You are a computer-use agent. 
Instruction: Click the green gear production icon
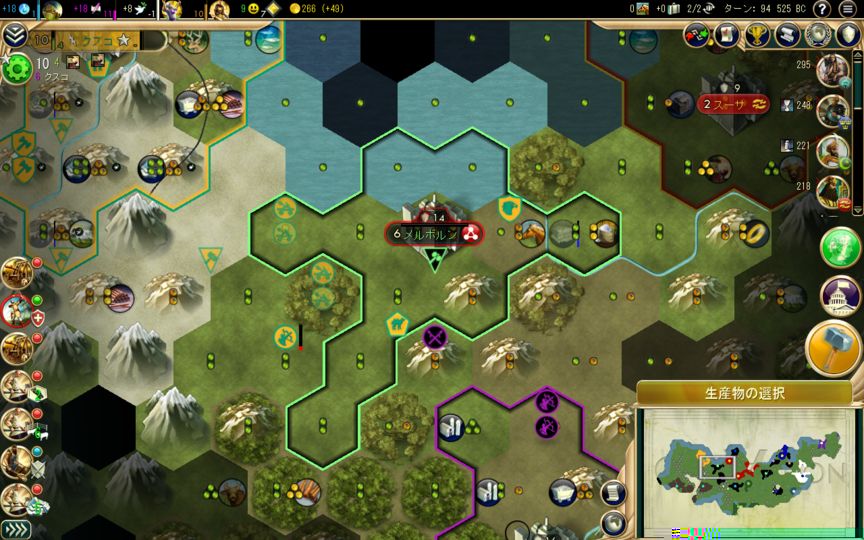pos(16,69)
